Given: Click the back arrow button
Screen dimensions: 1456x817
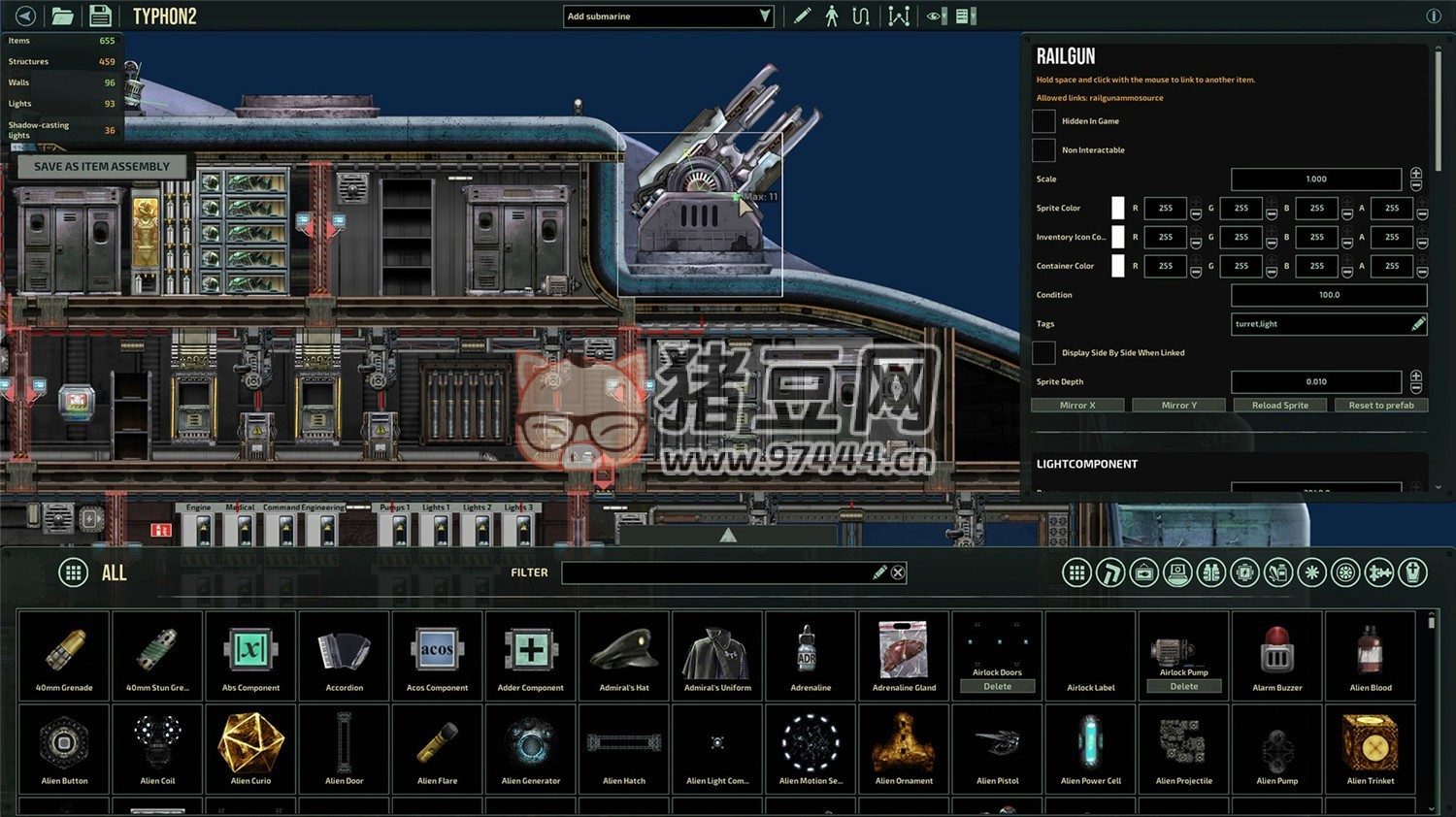Looking at the screenshot, I should (25, 16).
